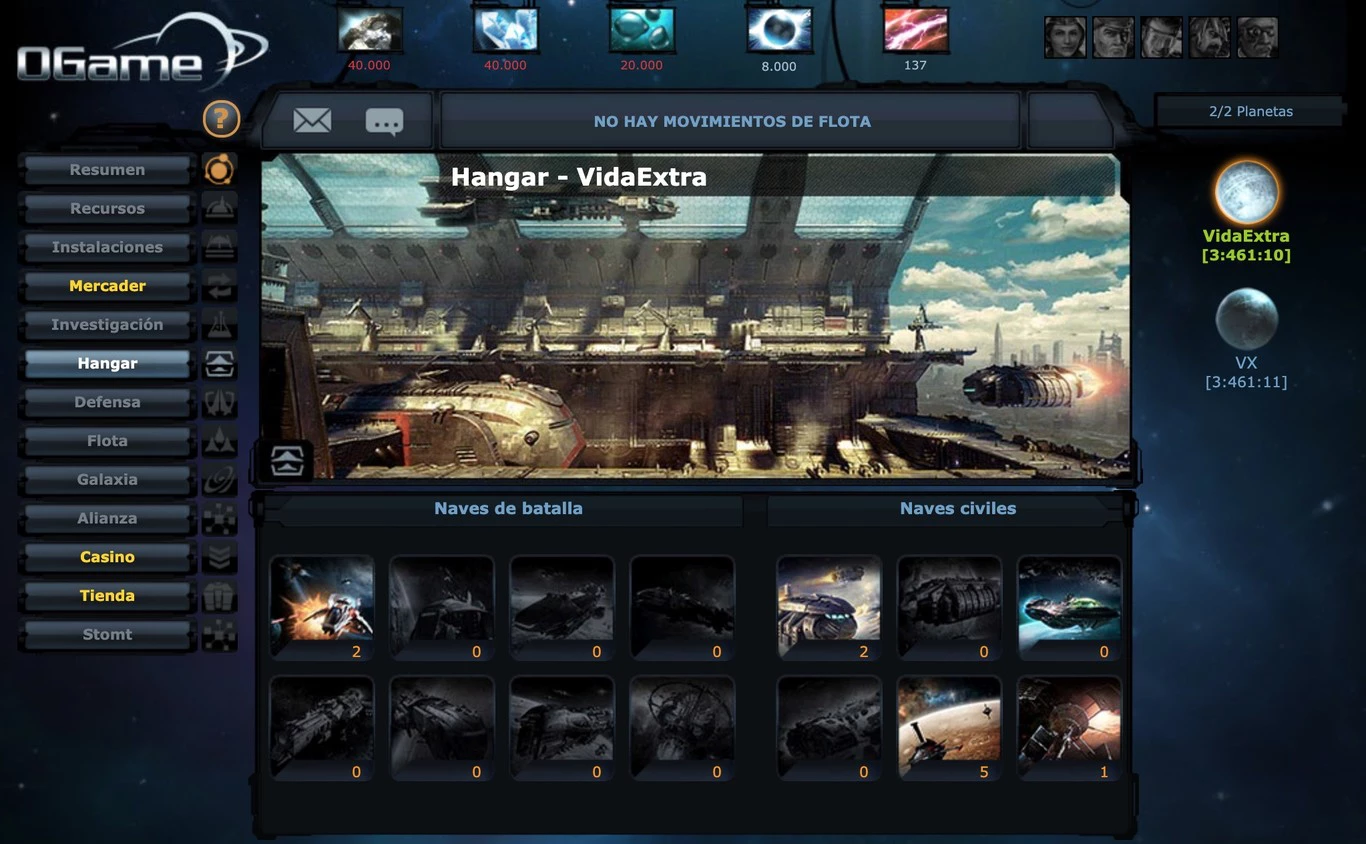Visit the Casino
This screenshot has width=1366, height=844.
pos(107,557)
